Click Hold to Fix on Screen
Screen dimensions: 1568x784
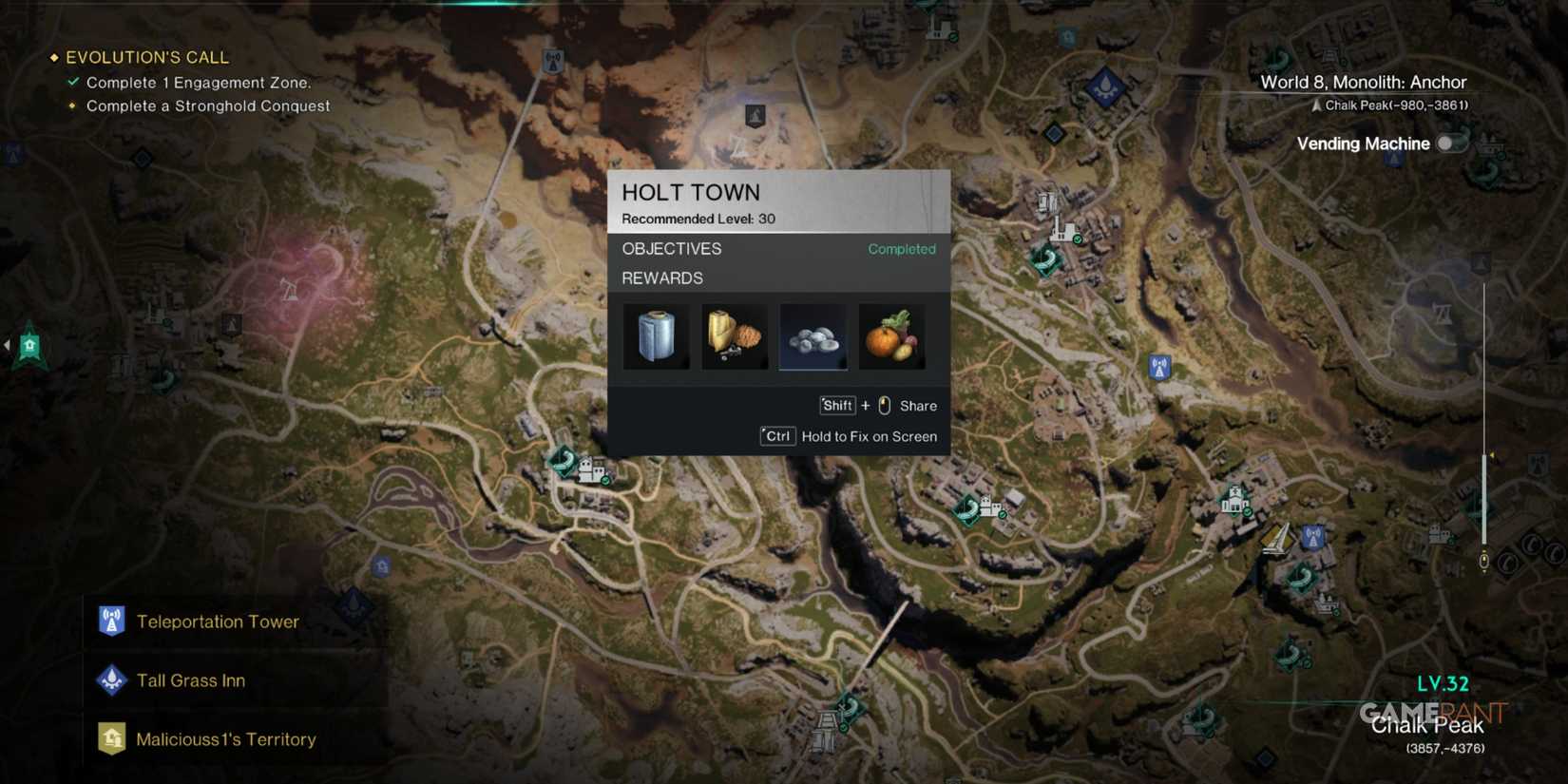pyautogui.click(x=869, y=436)
